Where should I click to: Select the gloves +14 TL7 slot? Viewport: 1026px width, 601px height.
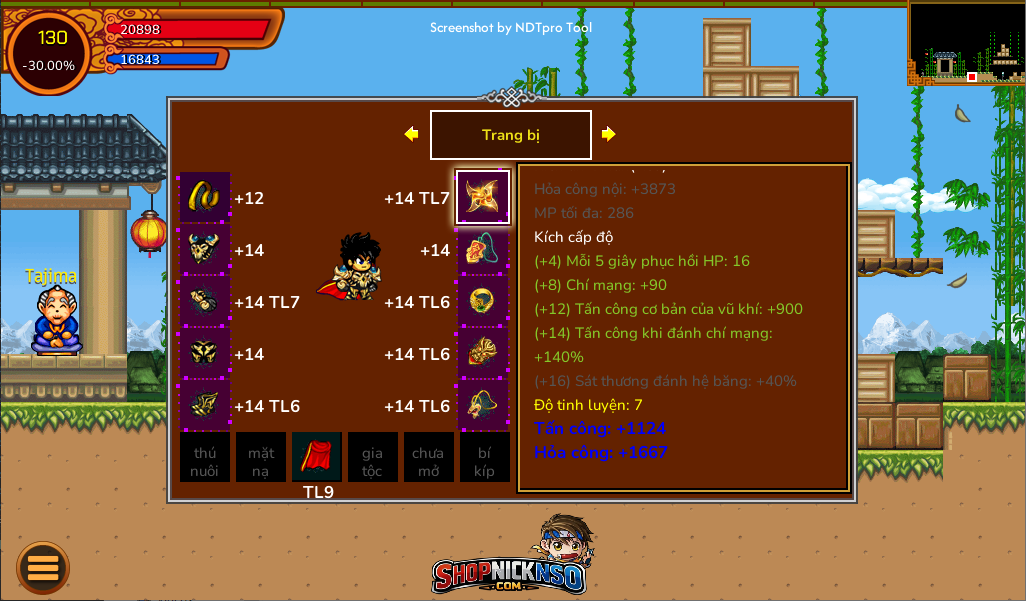(205, 302)
